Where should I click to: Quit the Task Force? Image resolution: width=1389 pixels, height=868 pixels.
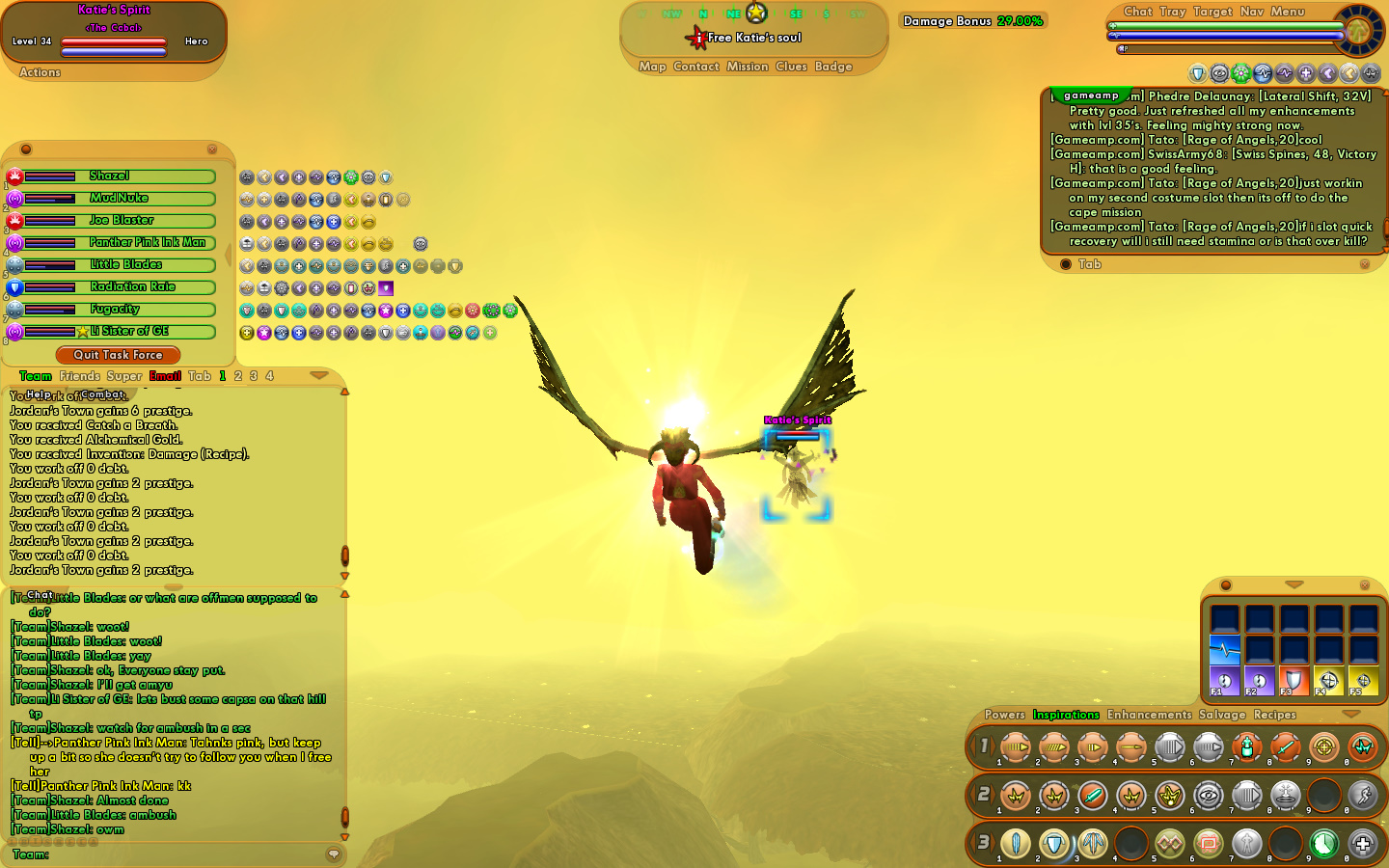tap(118, 355)
